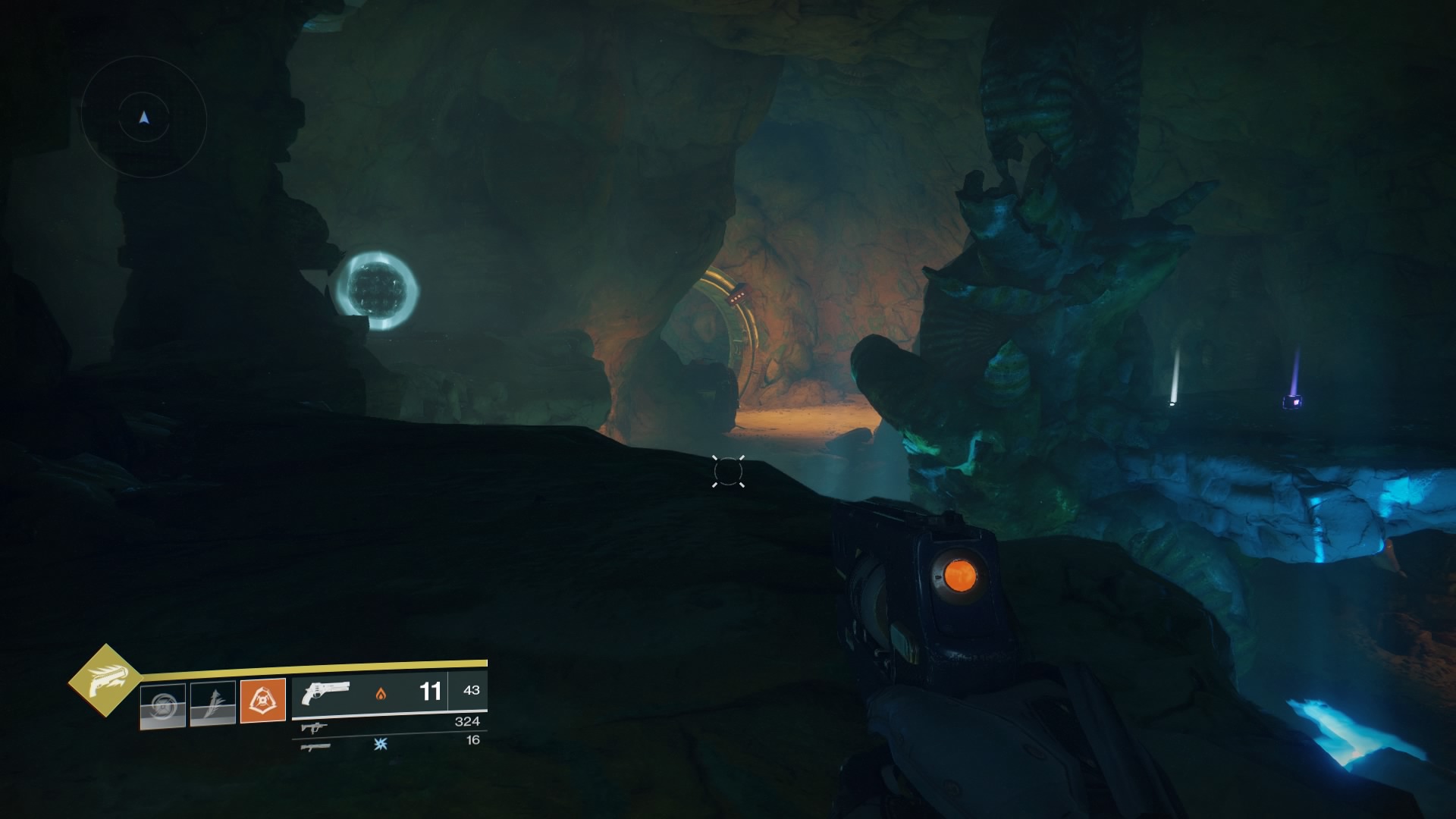
Task: Activate the orange class ability icon
Action: click(x=263, y=700)
